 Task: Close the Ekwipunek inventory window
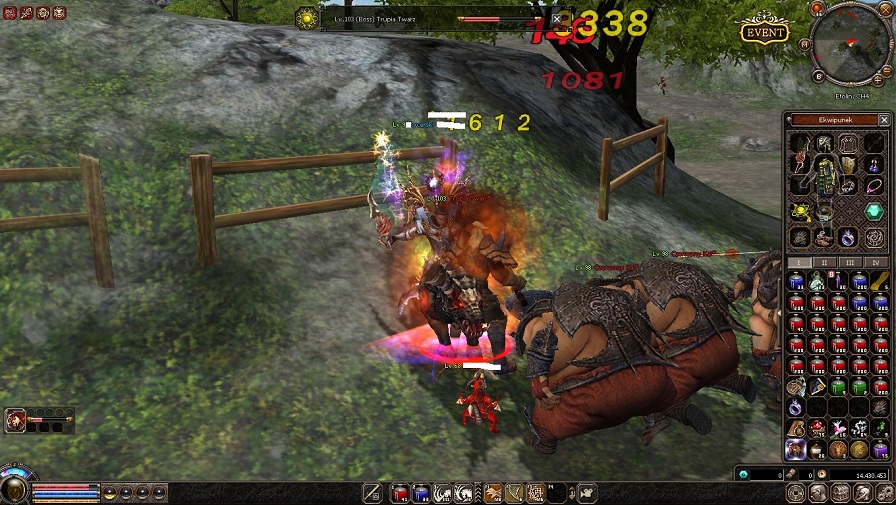(883, 120)
